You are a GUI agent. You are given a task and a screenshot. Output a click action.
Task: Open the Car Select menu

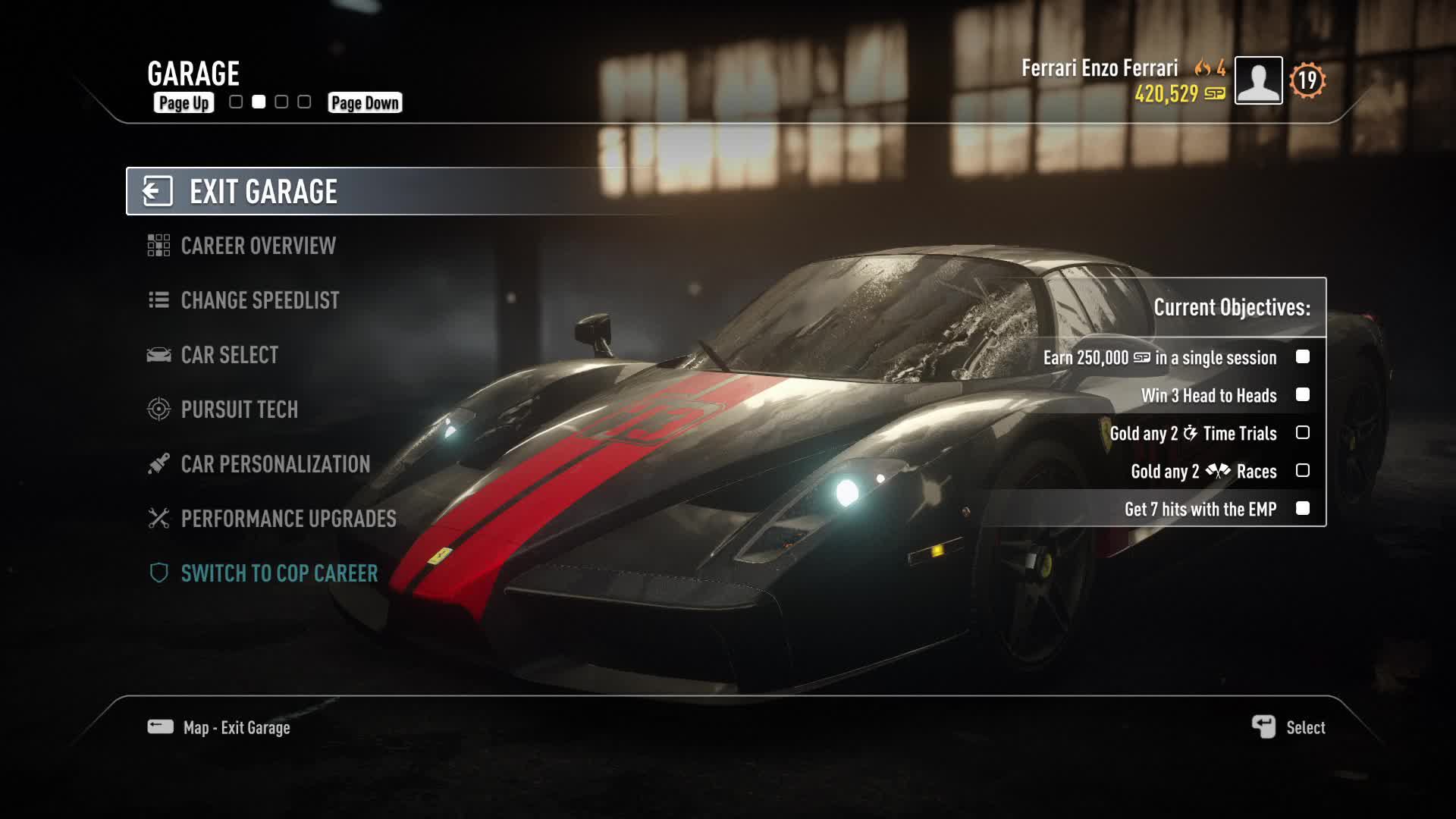229,355
